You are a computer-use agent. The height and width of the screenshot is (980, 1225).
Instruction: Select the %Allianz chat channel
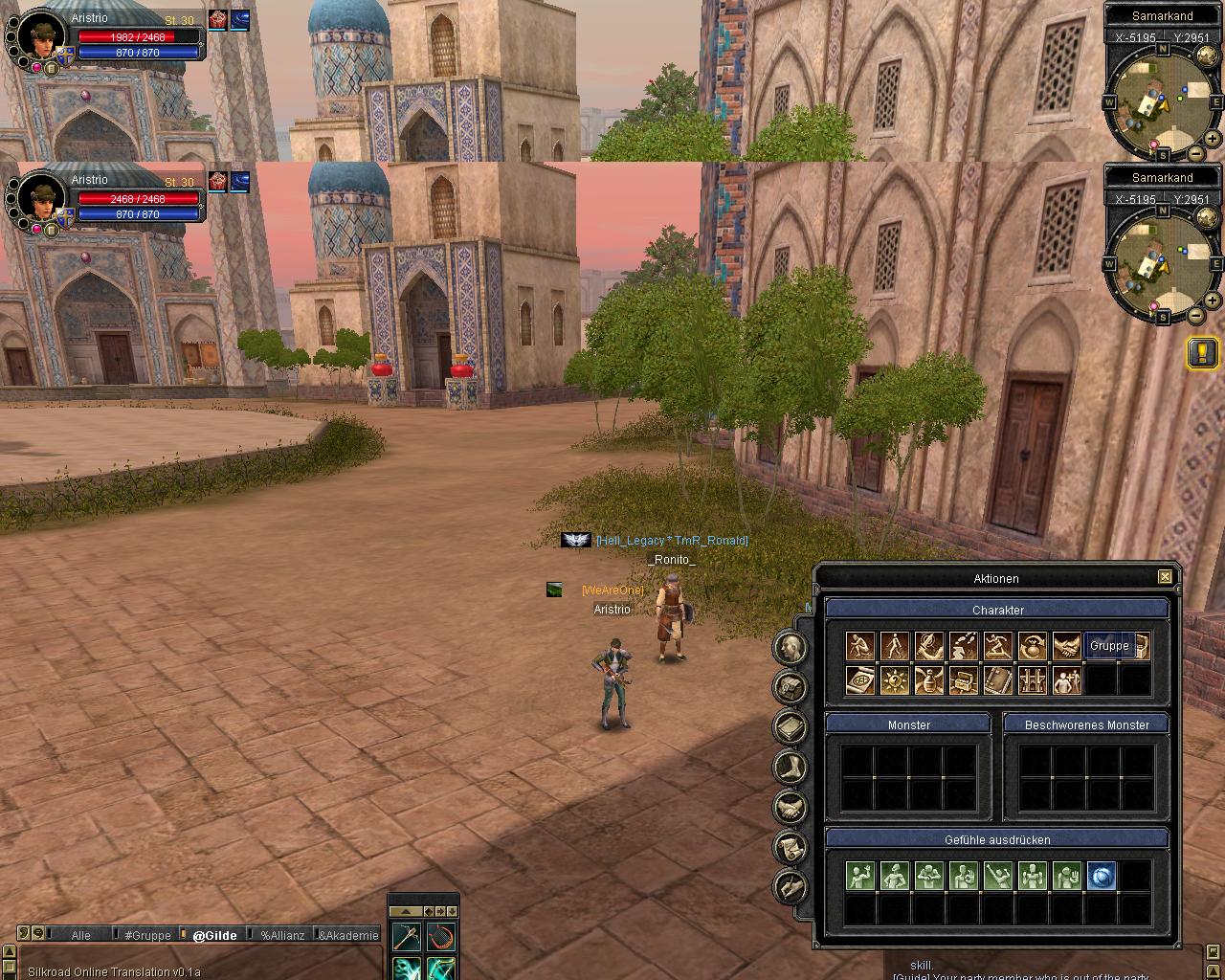pyautogui.click(x=282, y=935)
